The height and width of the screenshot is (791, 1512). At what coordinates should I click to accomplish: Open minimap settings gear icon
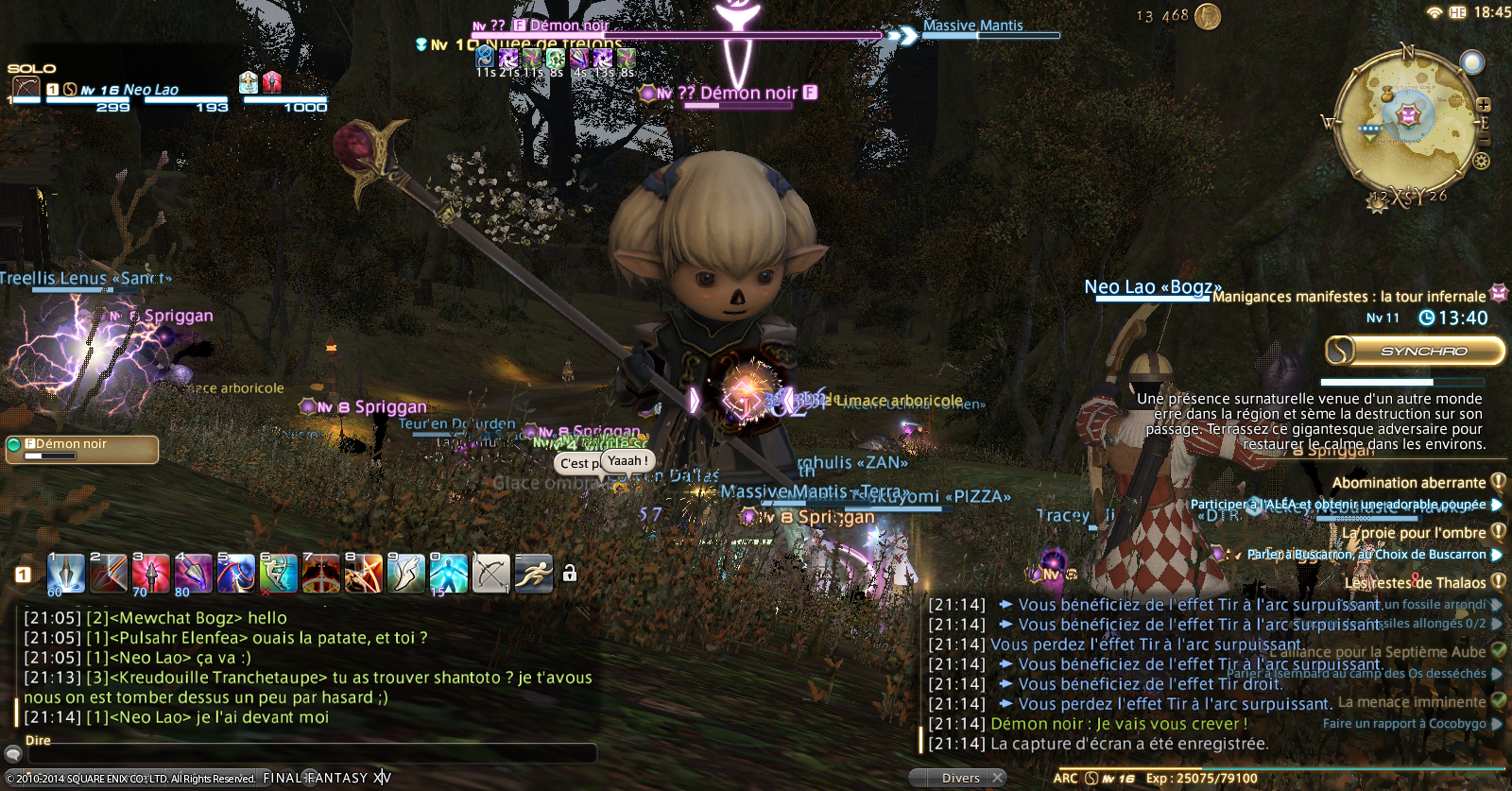(x=1481, y=161)
